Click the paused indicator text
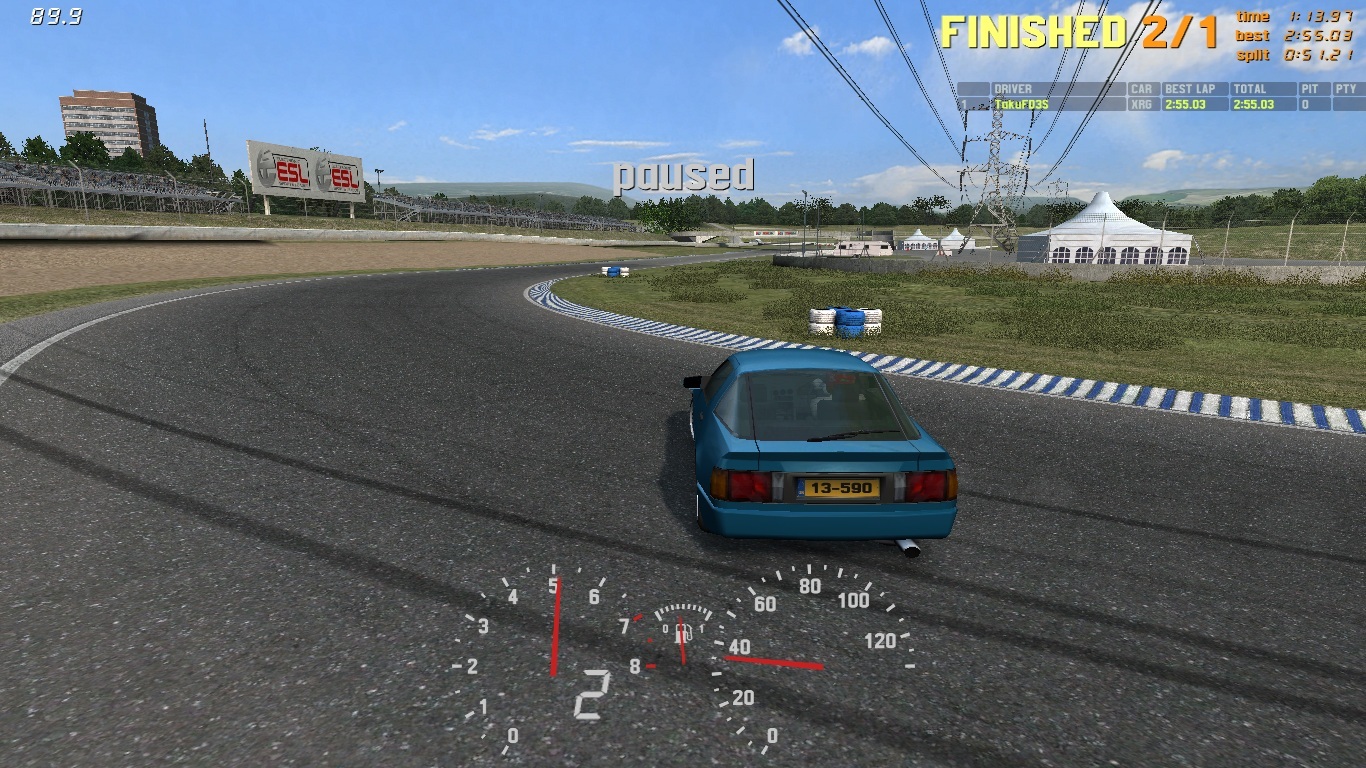 [x=682, y=178]
